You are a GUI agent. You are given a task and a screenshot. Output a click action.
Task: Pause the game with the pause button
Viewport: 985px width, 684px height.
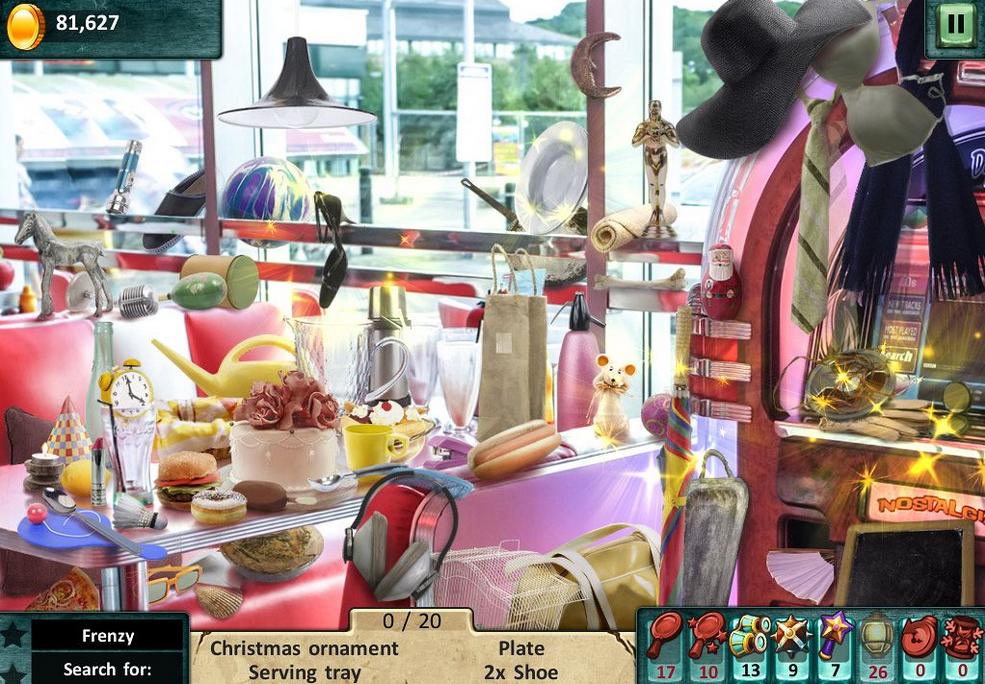[x=955, y=23]
